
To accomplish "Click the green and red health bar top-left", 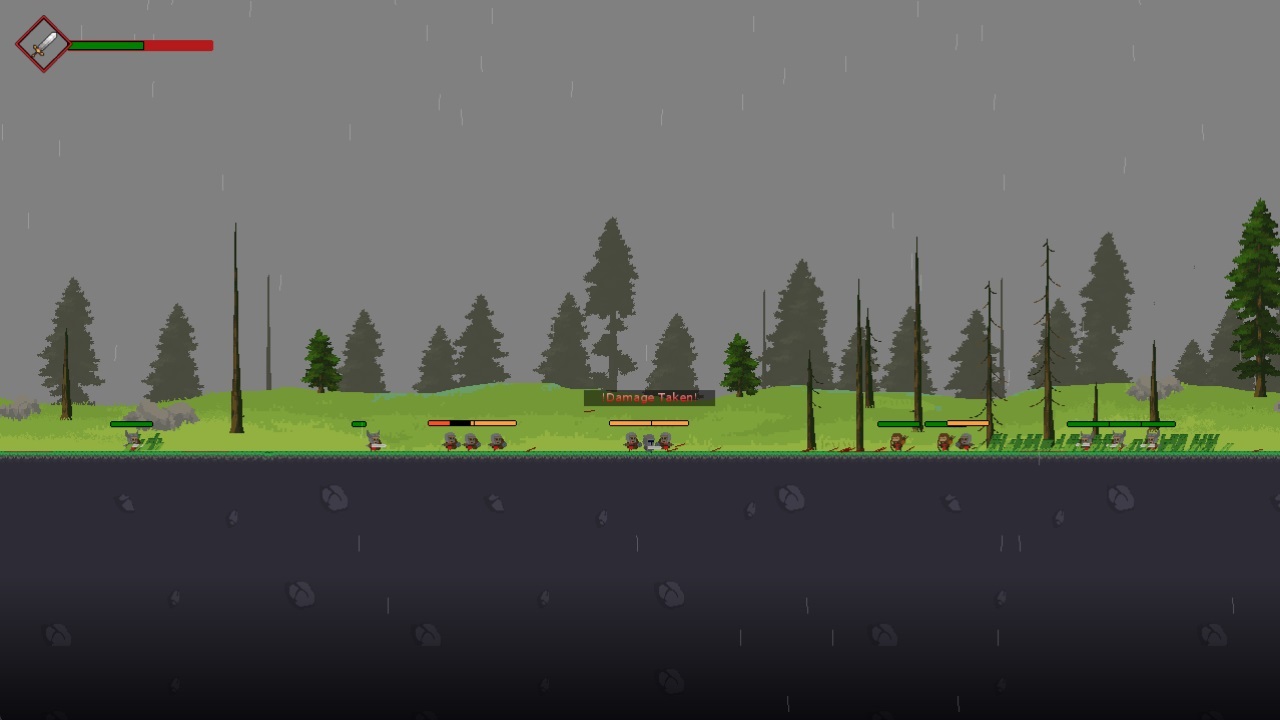I will 140,45.
